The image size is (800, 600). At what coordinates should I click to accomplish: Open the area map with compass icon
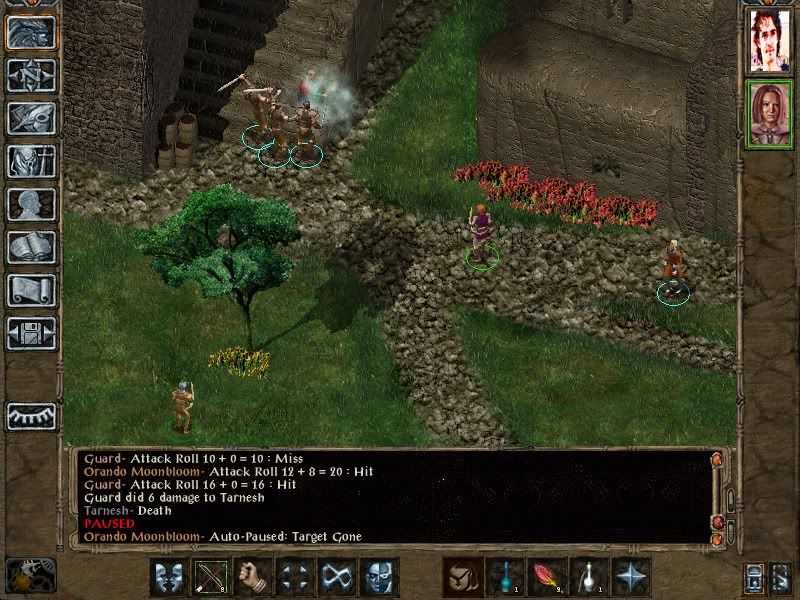[x=31, y=75]
